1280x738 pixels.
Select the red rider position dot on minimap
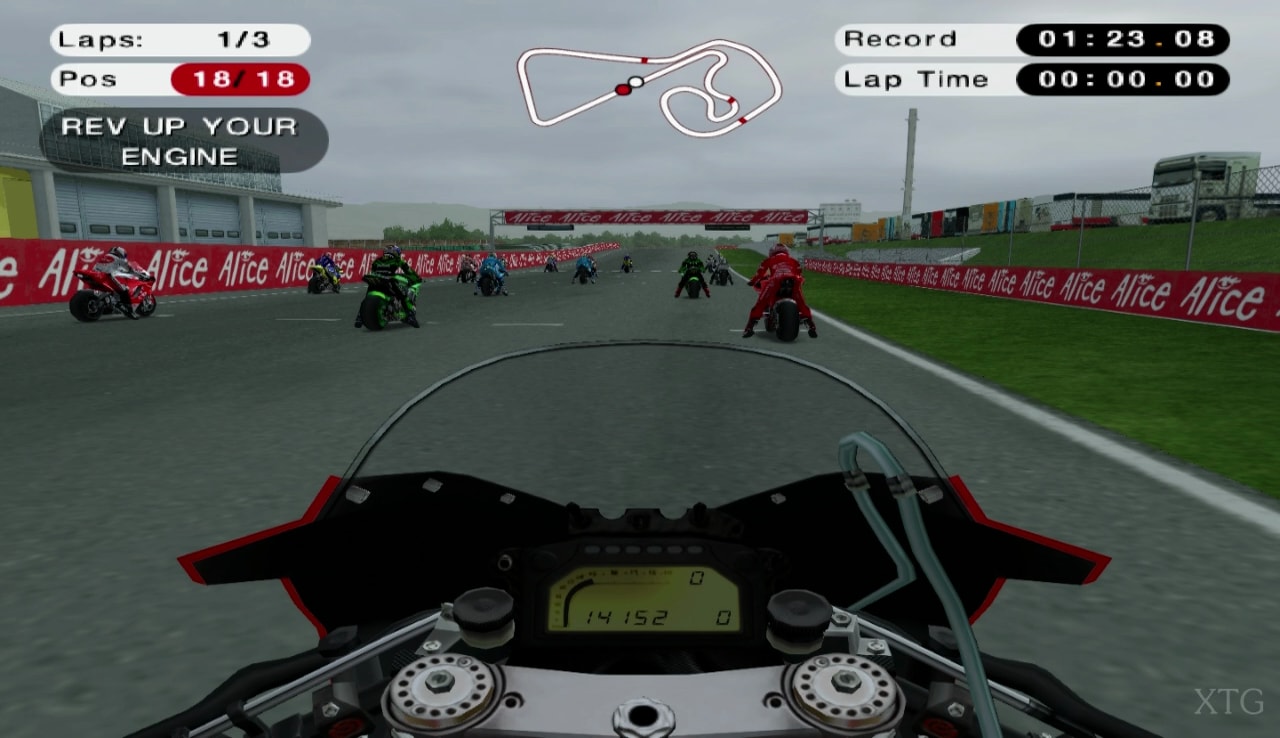coord(623,89)
